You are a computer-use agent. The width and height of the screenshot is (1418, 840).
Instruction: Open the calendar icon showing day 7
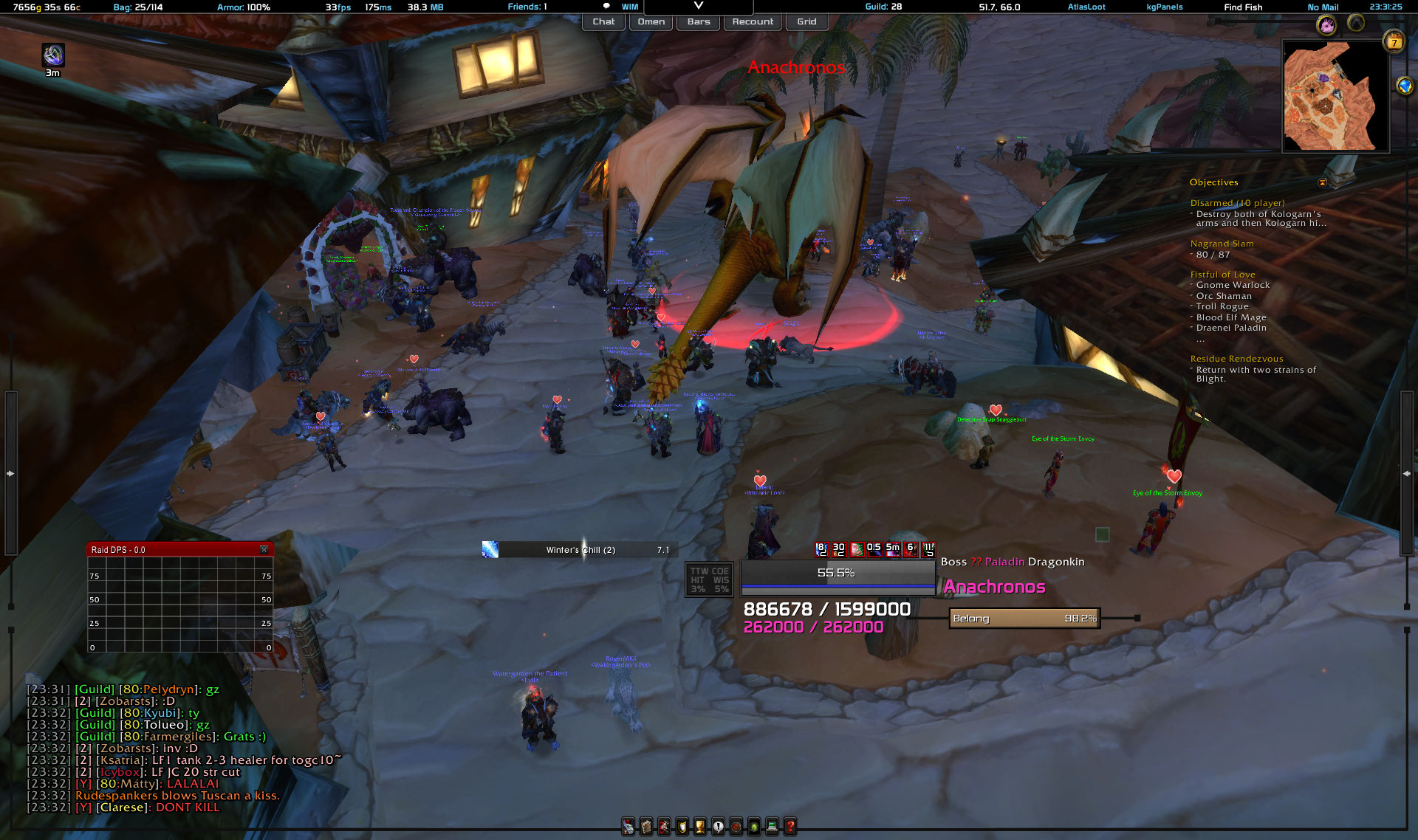tap(1394, 42)
